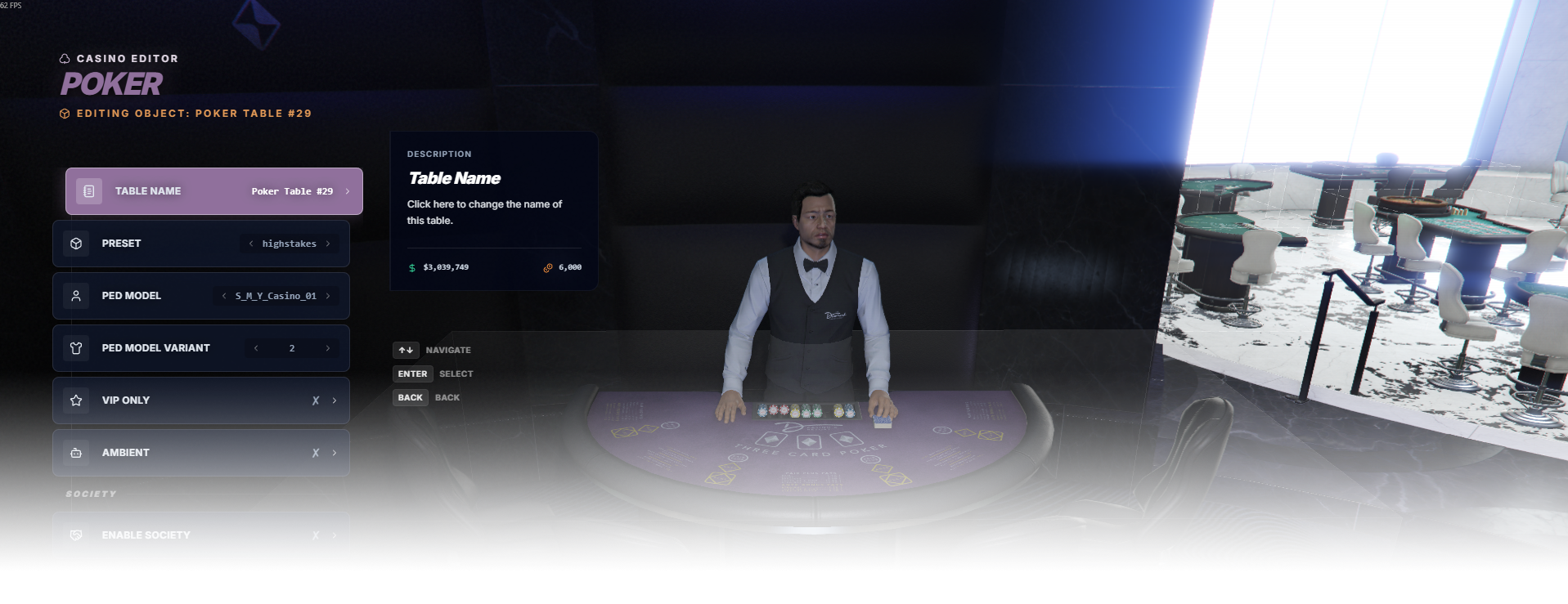Viewport: 1568px width, 604px height.
Task: Click the previous preset arrow before highstakes
Action: (251, 244)
